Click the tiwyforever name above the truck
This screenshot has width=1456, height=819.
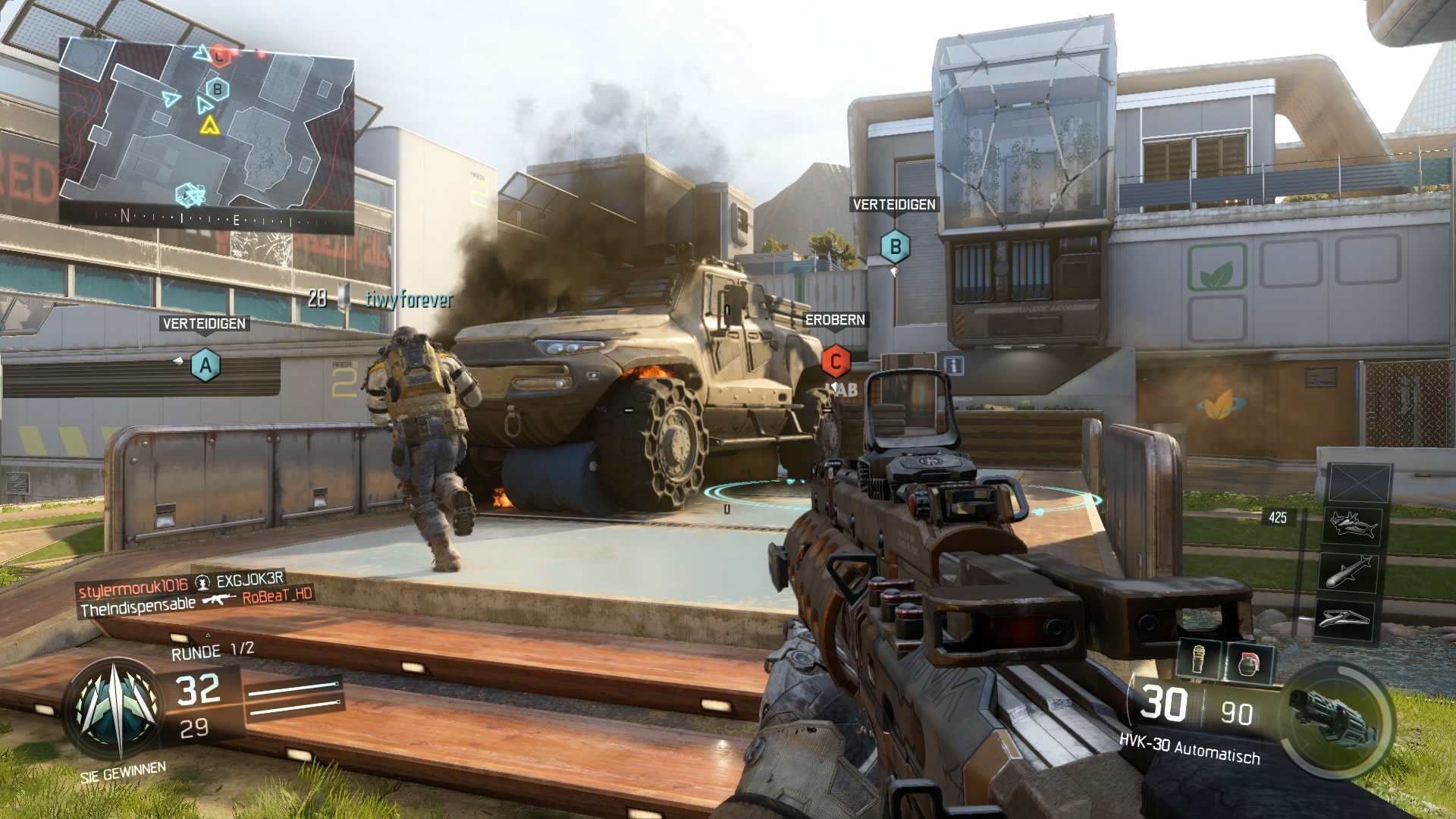point(410,300)
